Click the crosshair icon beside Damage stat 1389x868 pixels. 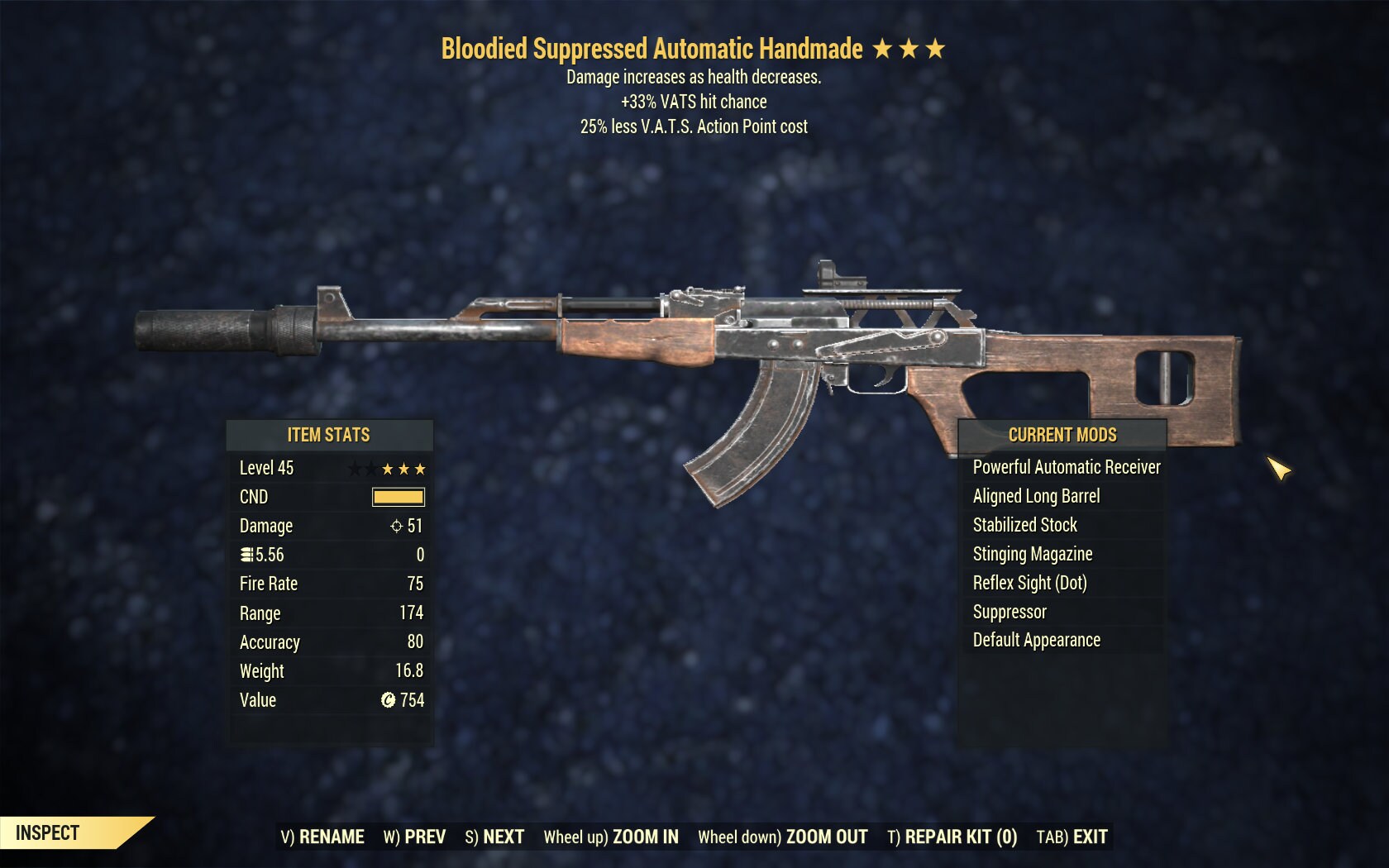(x=398, y=526)
